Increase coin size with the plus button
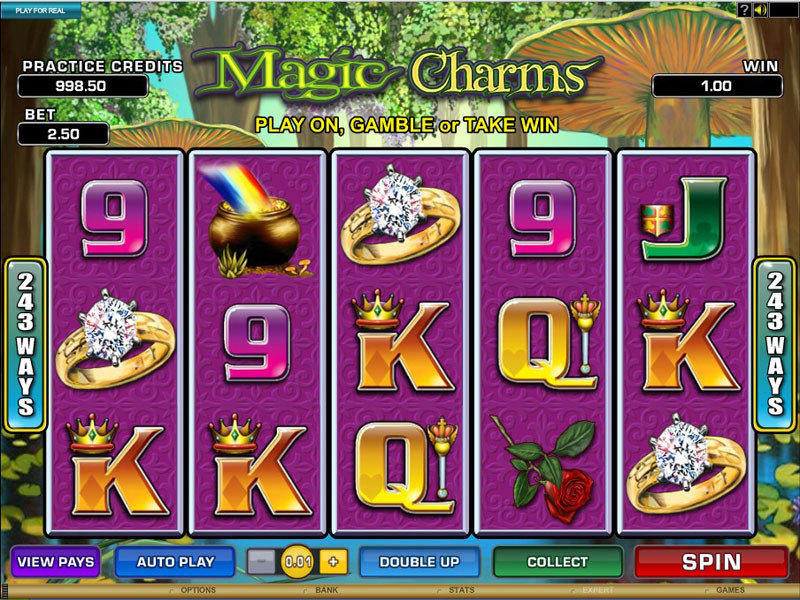 (332, 561)
